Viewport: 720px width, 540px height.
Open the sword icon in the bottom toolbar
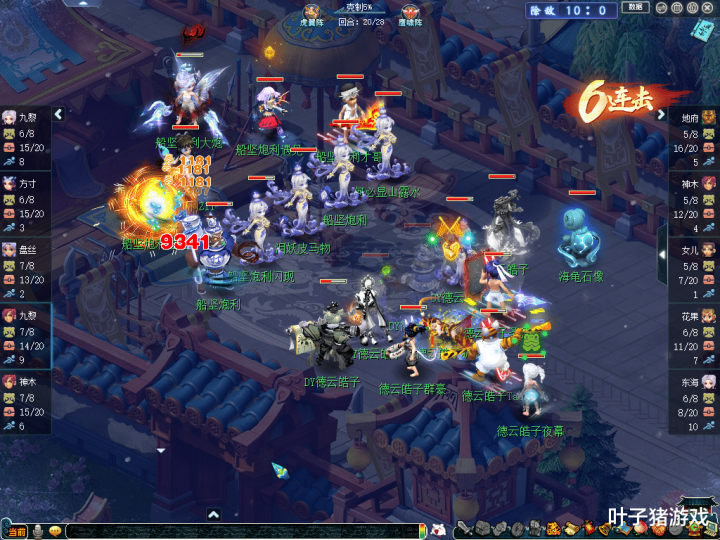(463, 530)
